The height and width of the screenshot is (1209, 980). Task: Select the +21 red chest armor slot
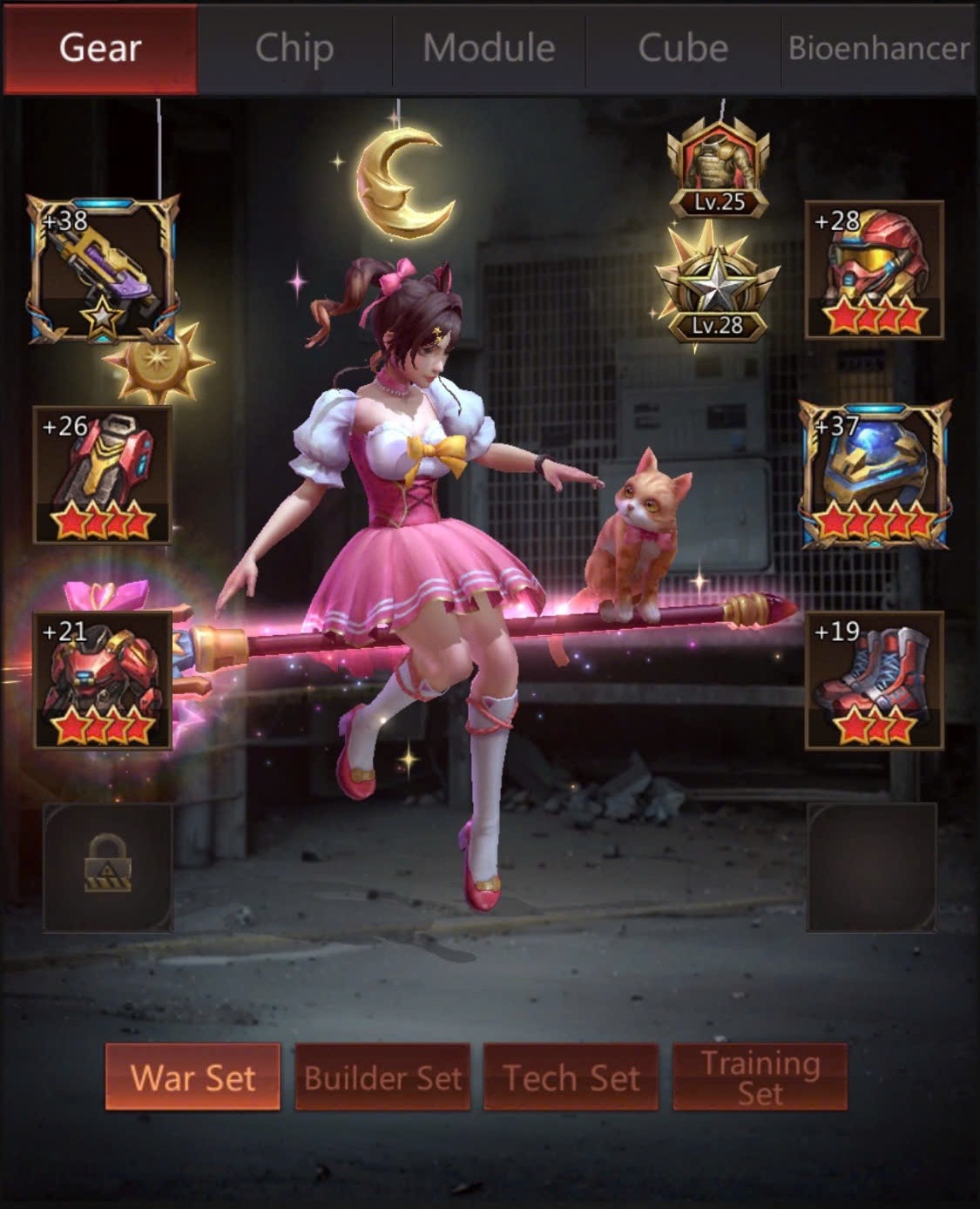click(103, 680)
